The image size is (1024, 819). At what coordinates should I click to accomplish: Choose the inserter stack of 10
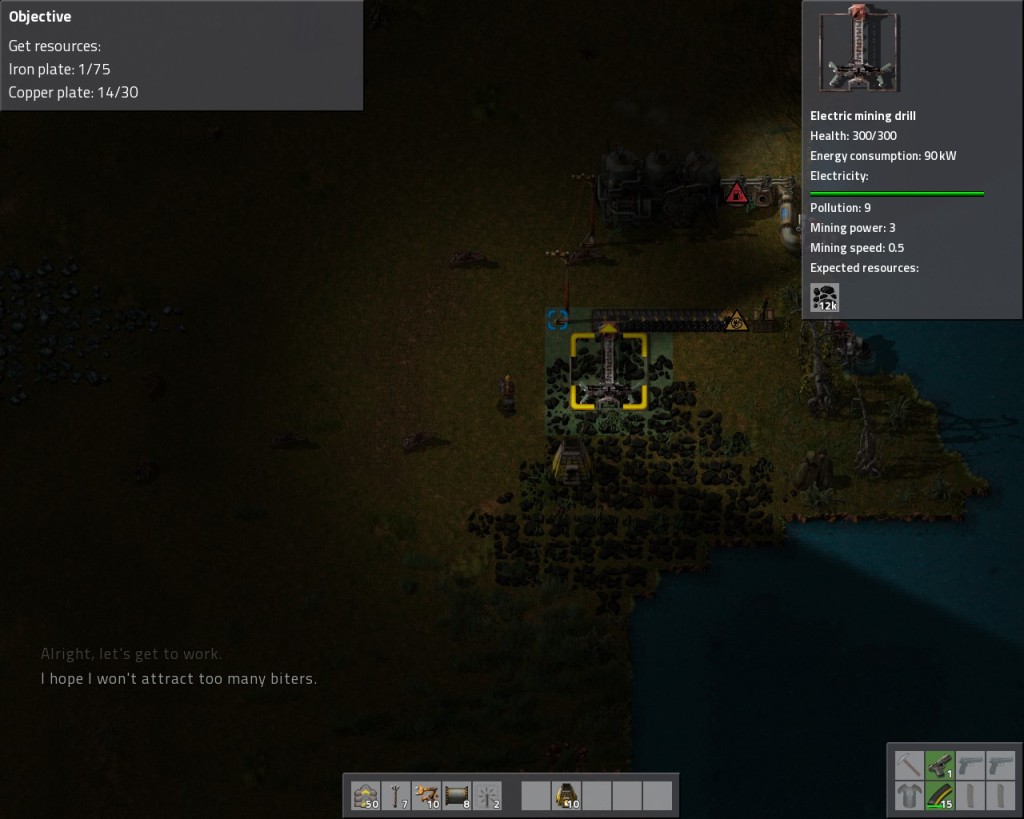tap(426, 796)
